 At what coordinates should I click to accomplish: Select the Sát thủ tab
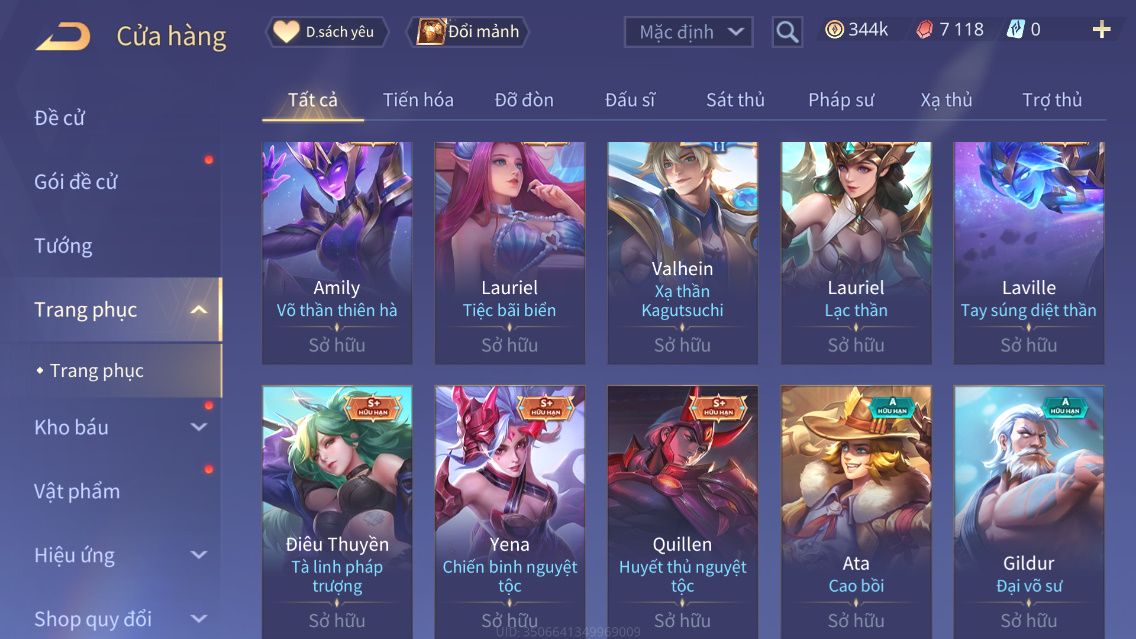coord(735,100)
